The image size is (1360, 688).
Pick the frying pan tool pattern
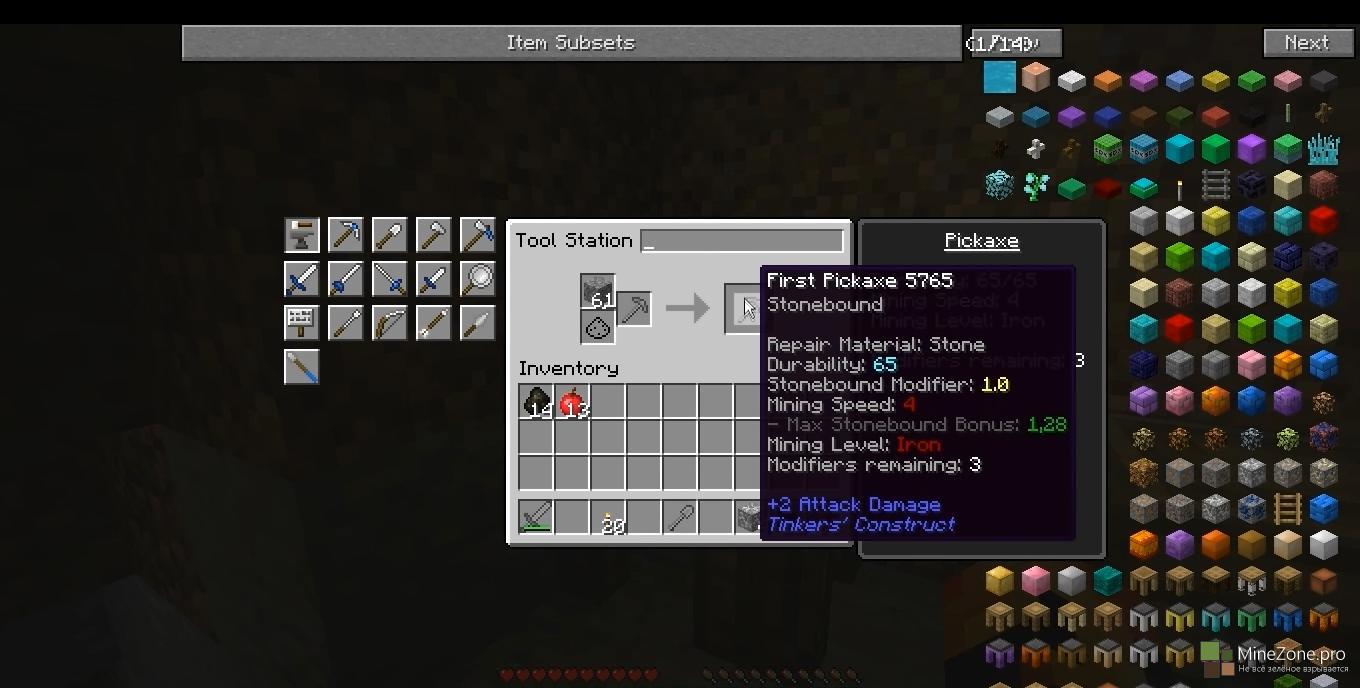(x=477, y=279)
